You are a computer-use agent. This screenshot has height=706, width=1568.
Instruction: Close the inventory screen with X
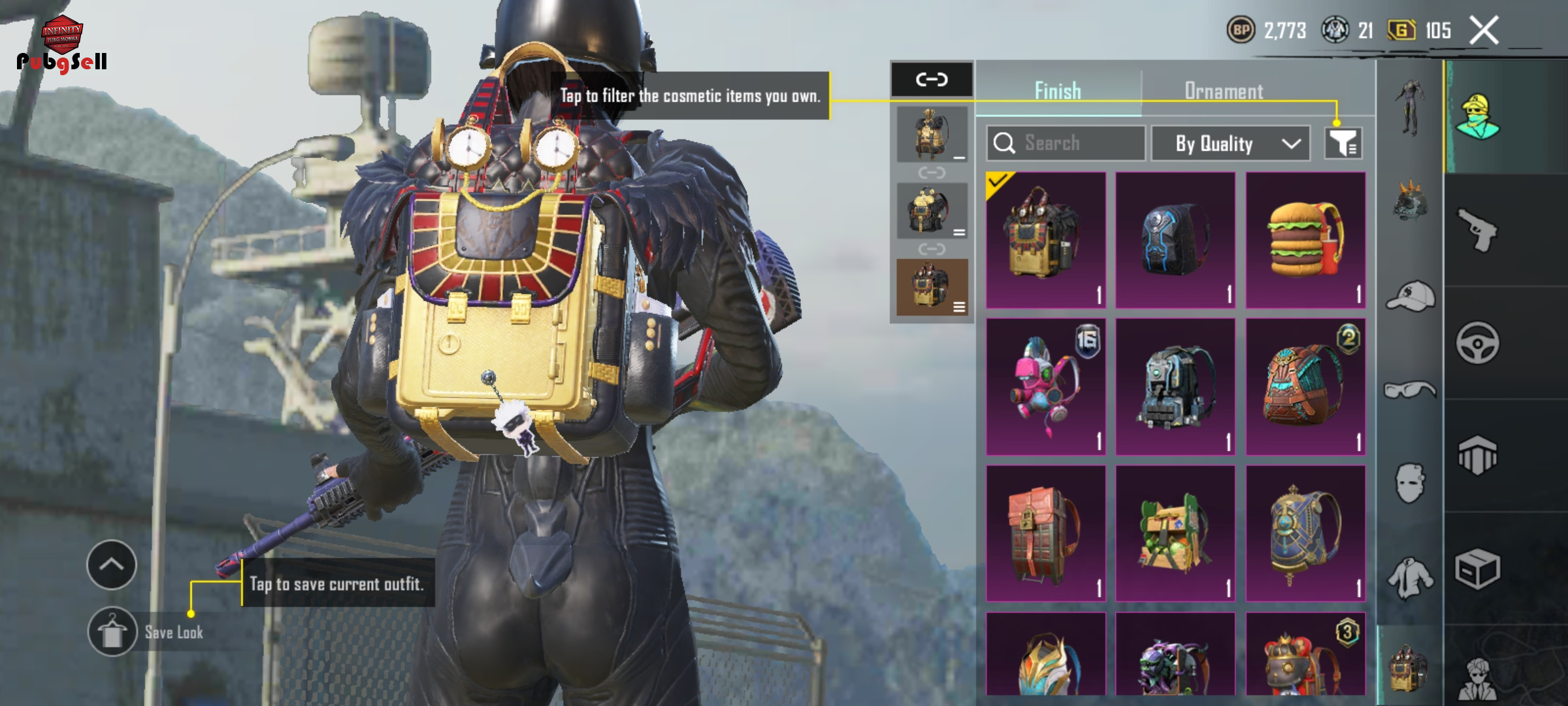point(1484,31)
